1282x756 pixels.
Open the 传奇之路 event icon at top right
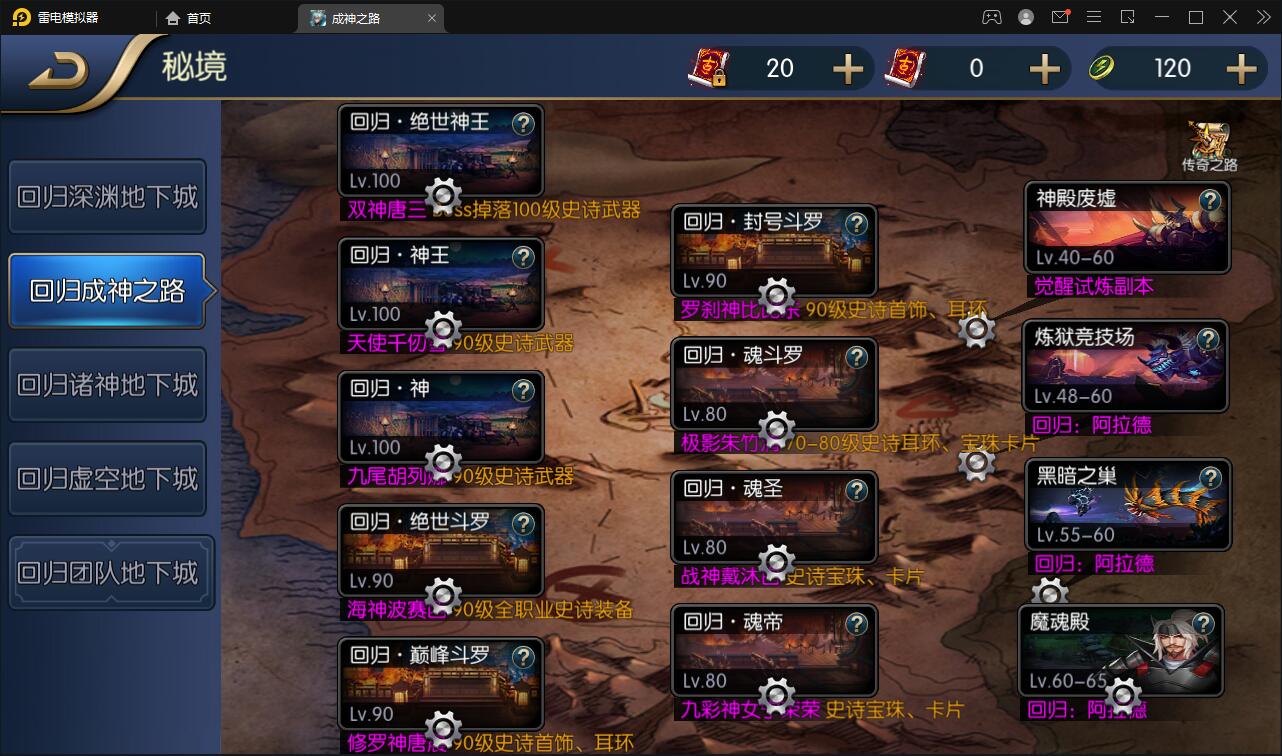point(1210,140)
